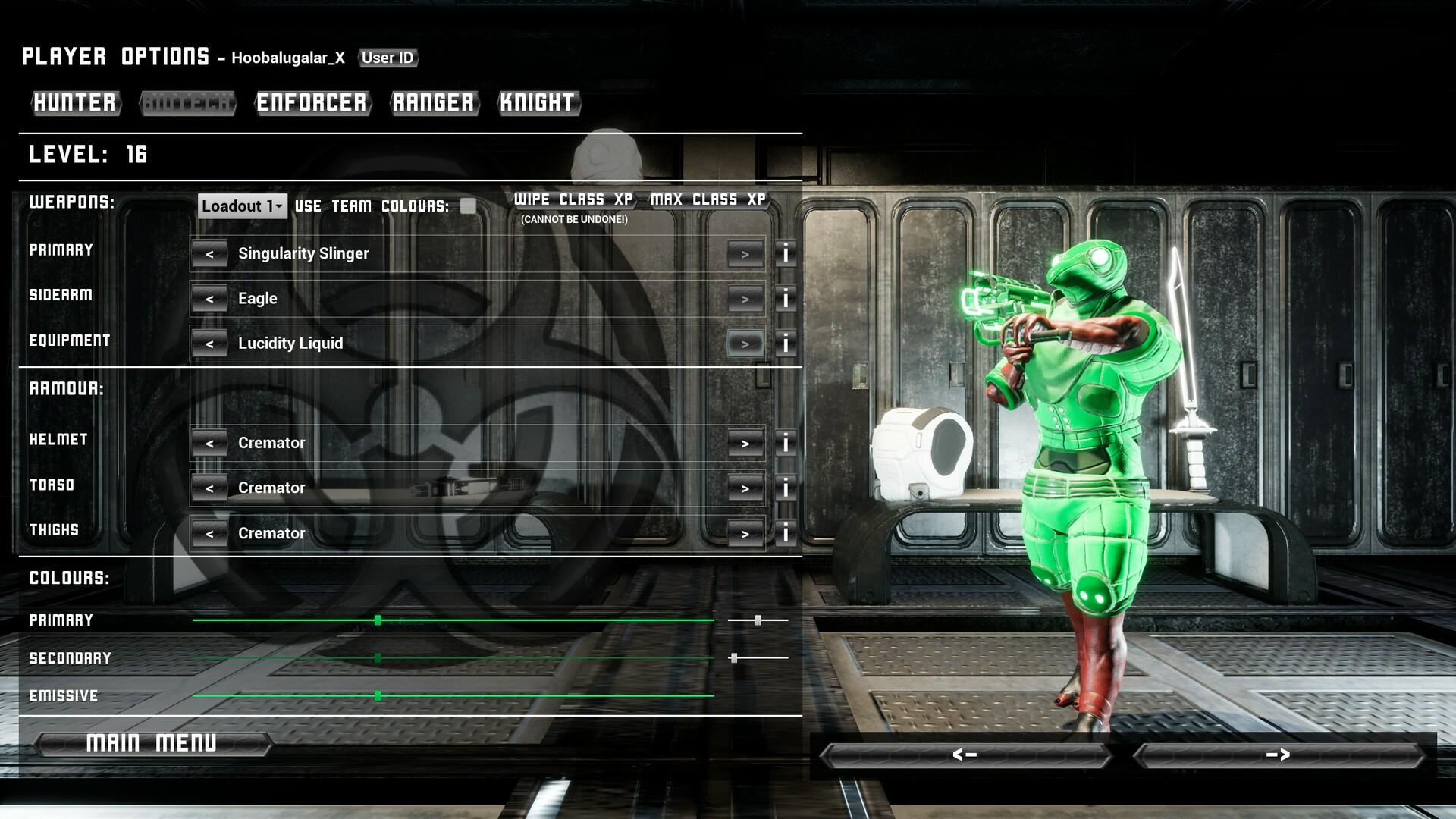
Task: Cycle to the next primary weapon
Action: pyautogui.click(x=744, y=253)
